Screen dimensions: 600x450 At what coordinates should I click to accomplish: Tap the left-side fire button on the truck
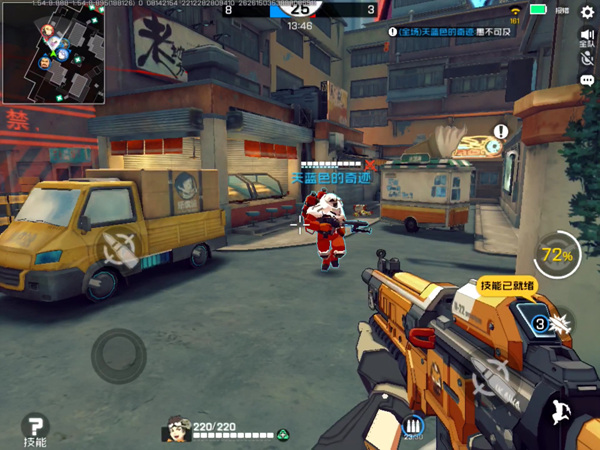pos(120,245)
